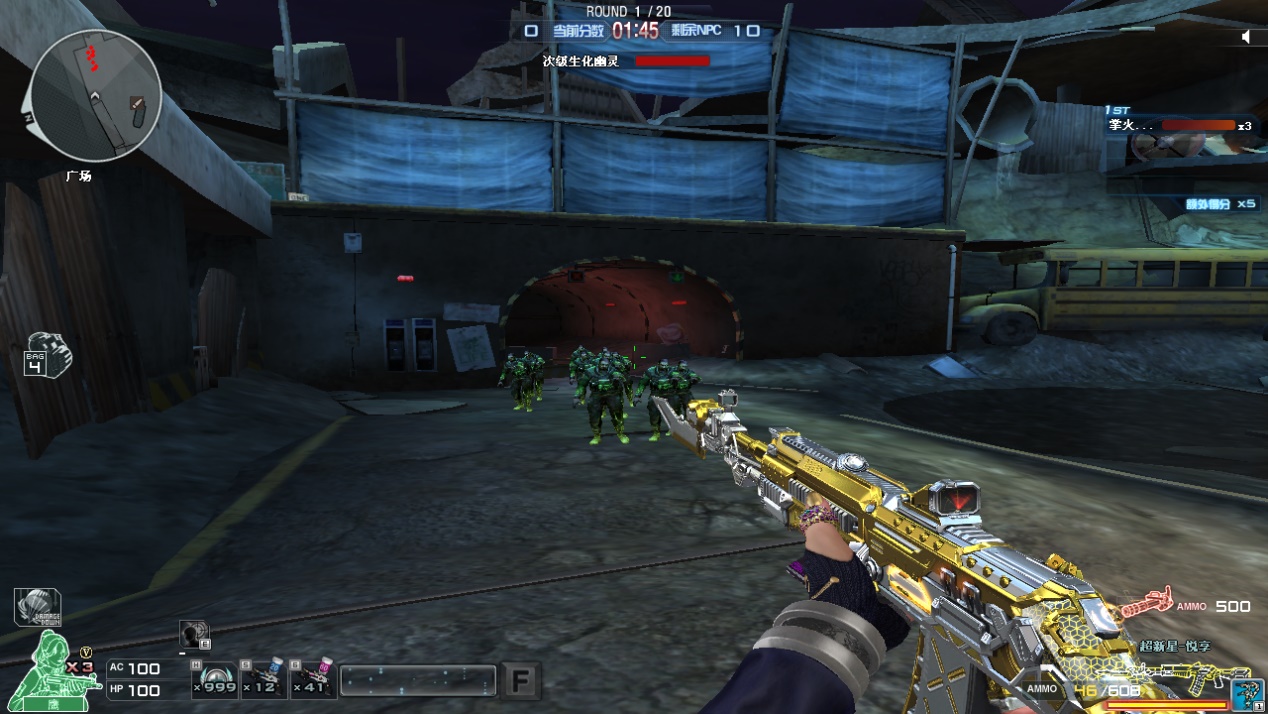
Task: Click the blue weapon slot 1 icon
Action: (1247, 694)
